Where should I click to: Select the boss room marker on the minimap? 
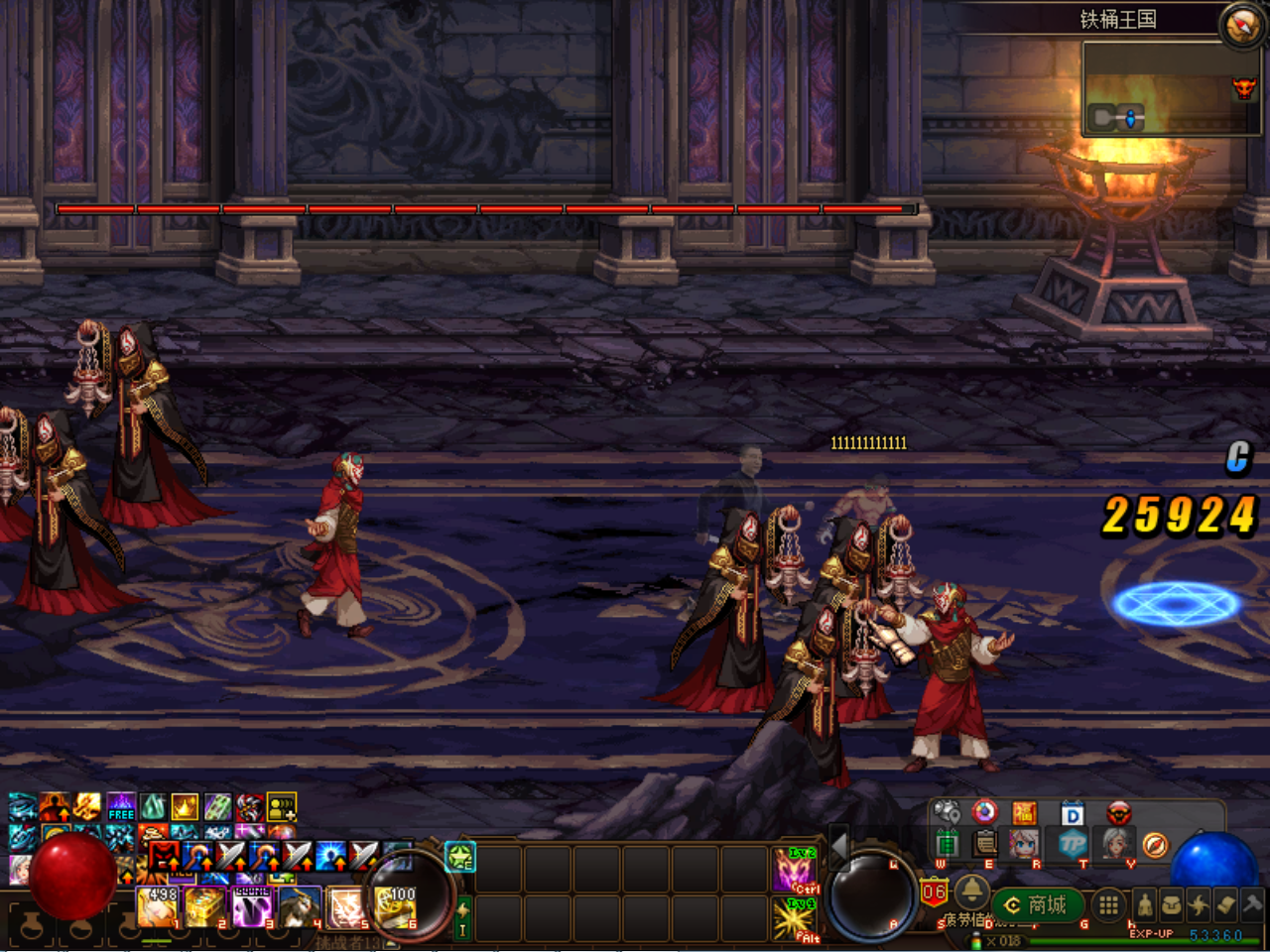[x=1243, y=89]
